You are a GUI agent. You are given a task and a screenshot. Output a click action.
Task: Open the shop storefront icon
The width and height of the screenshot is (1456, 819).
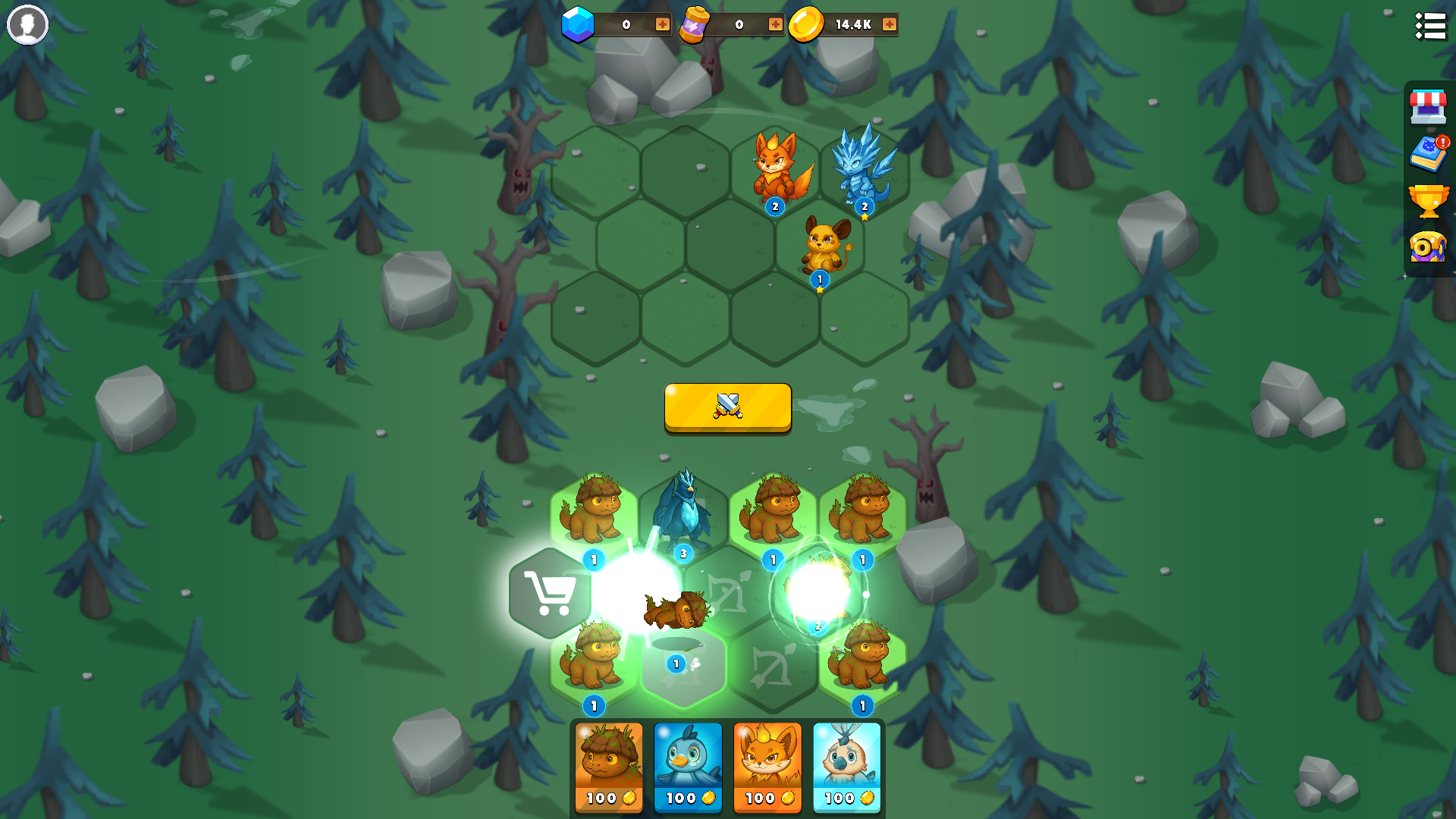pos(1429,107)
